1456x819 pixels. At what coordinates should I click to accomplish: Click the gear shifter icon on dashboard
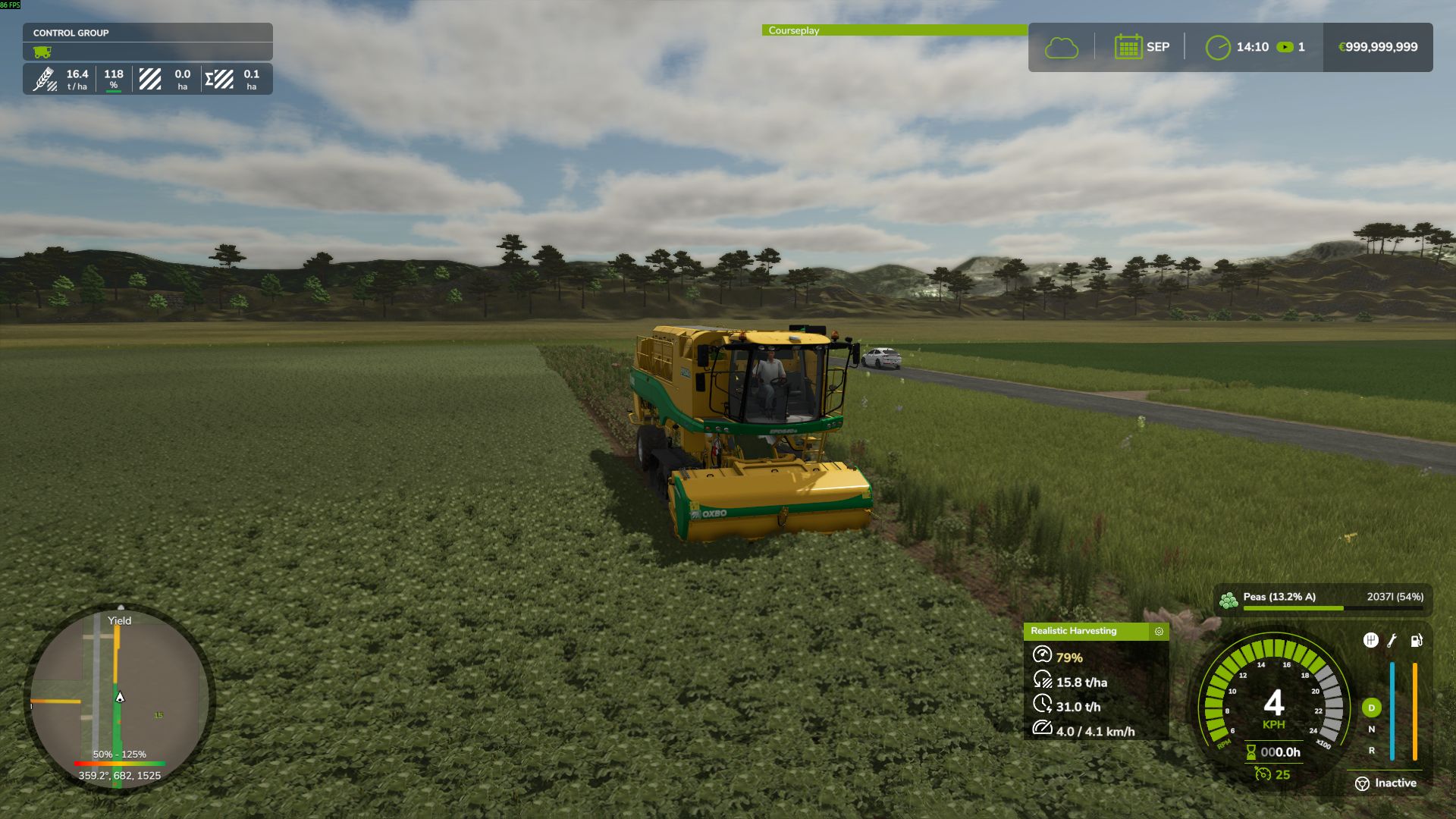(x=1372, y=640)
